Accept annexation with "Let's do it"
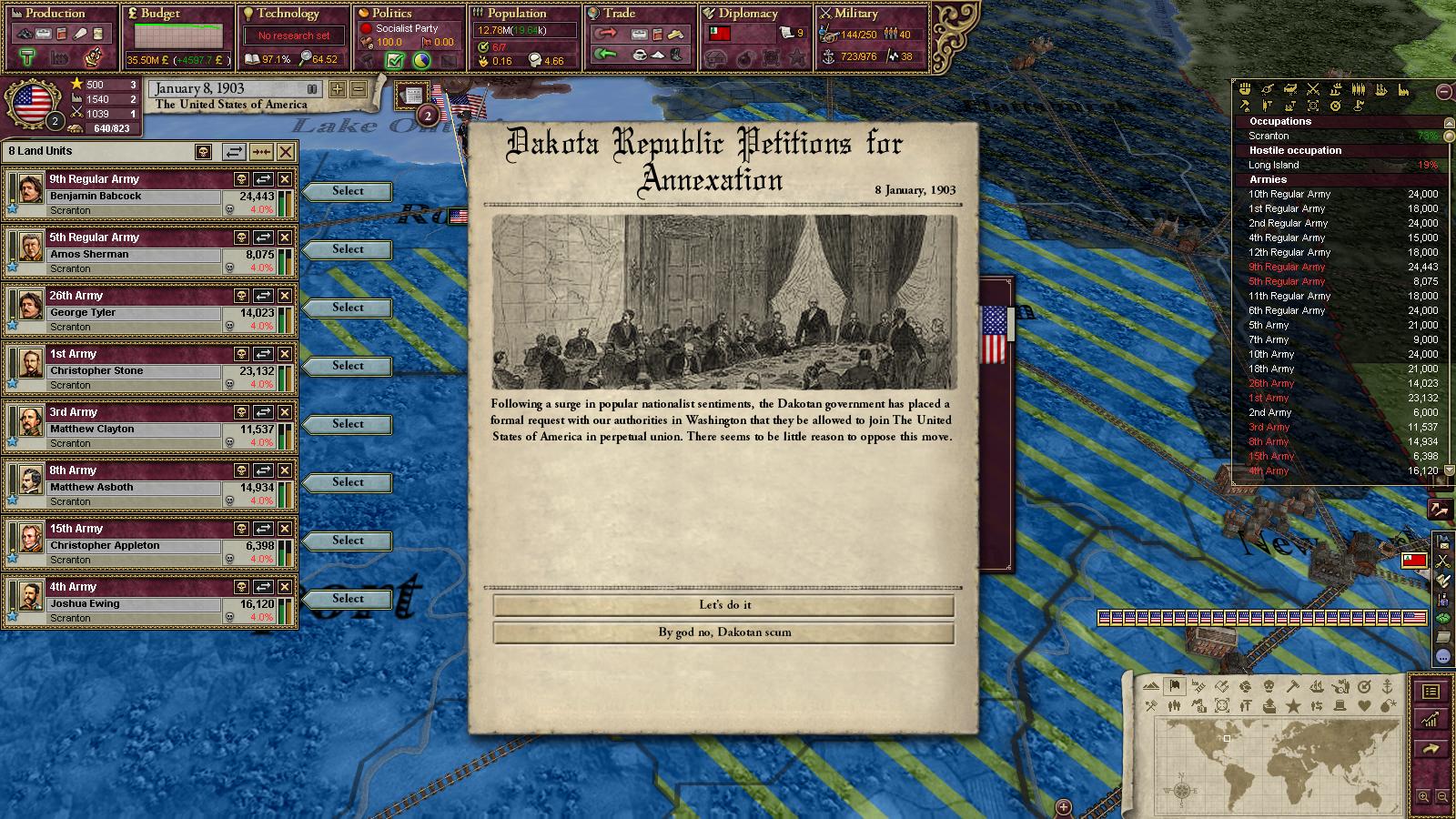1456x819 pixels. coord(724,605)
